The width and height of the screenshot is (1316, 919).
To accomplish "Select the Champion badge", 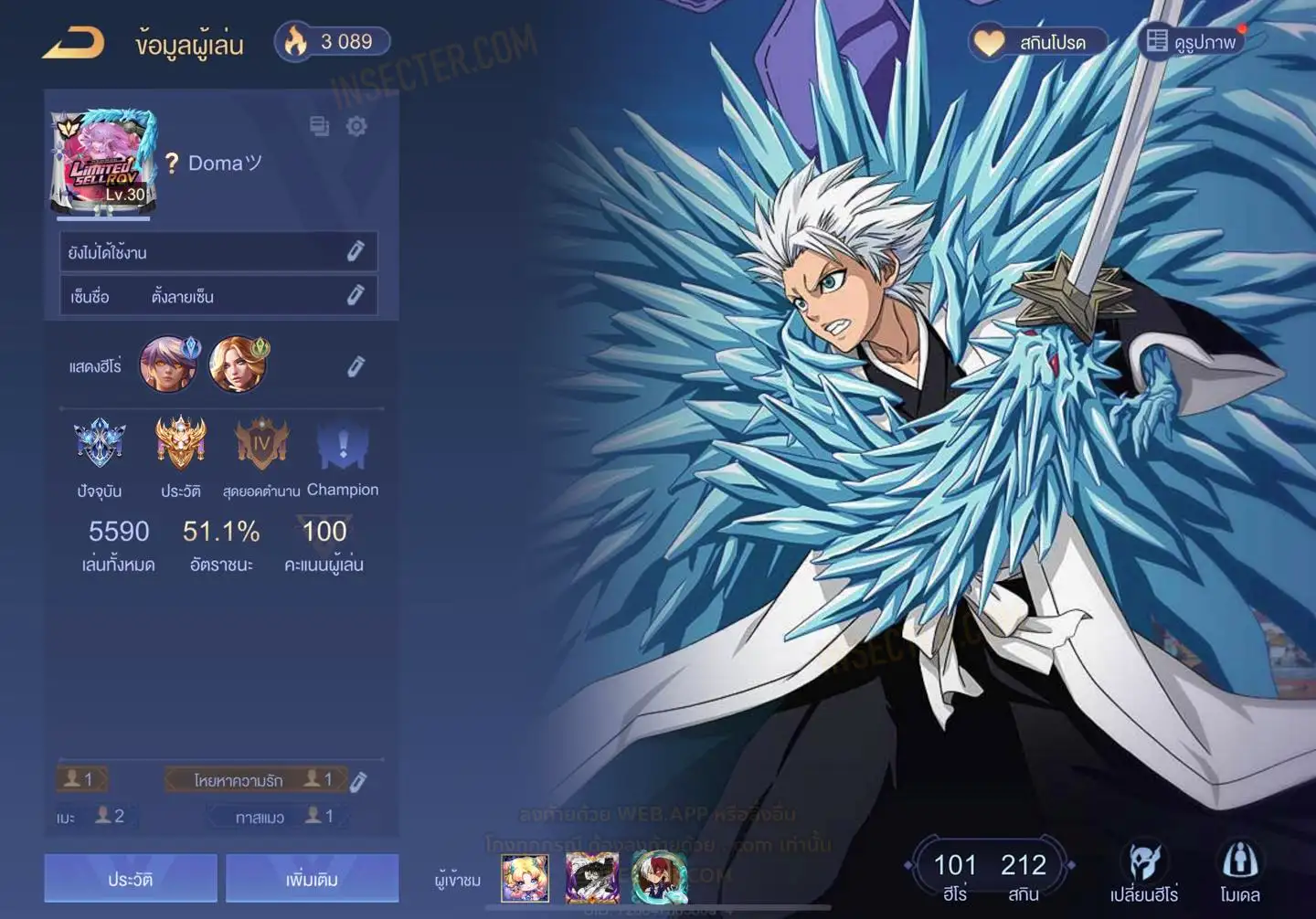I will [343, 445].
